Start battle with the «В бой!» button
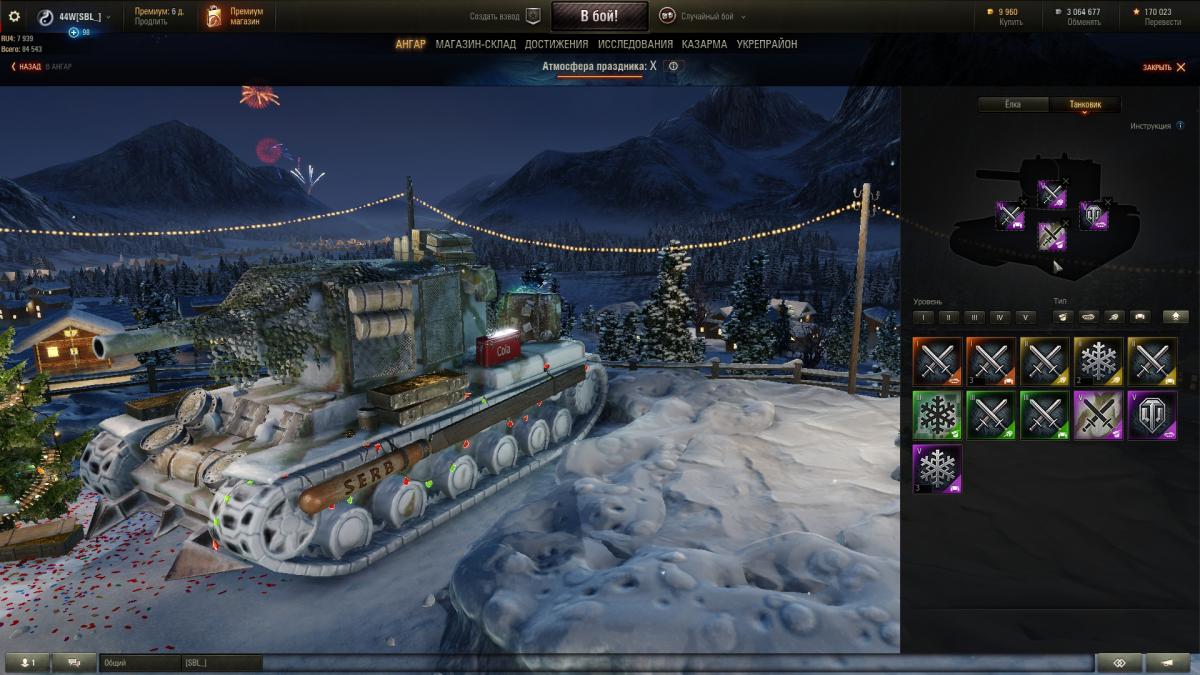This screenshot has width=1200, height=675. pyautogui.click(x=599, y=16)
